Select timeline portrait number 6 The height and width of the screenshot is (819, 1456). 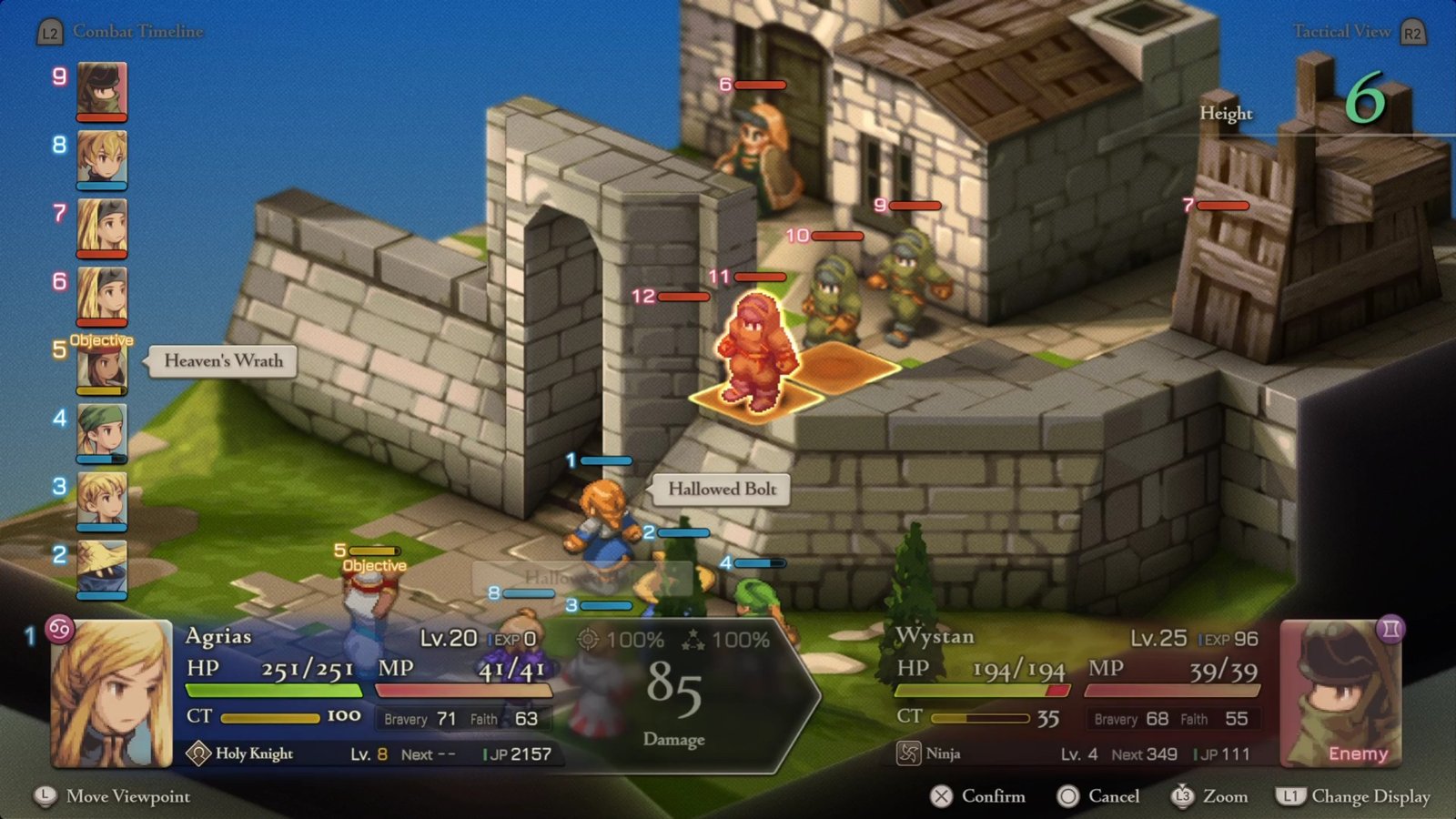(x=101, y=295)
